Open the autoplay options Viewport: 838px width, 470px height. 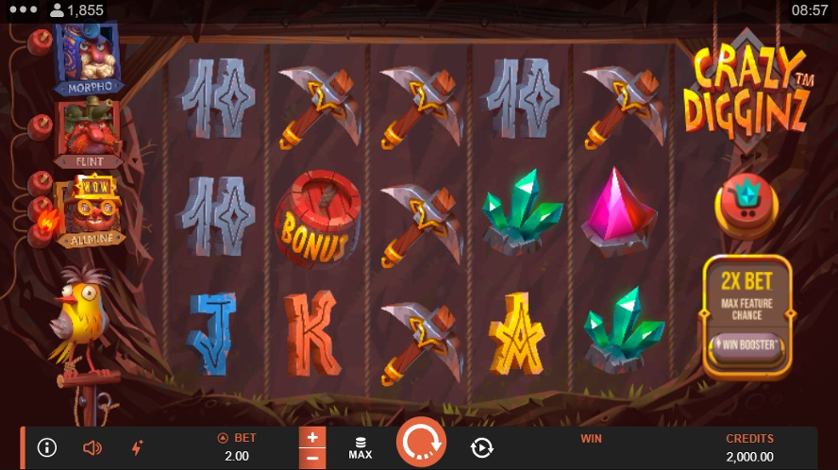[x=482, y=448]
